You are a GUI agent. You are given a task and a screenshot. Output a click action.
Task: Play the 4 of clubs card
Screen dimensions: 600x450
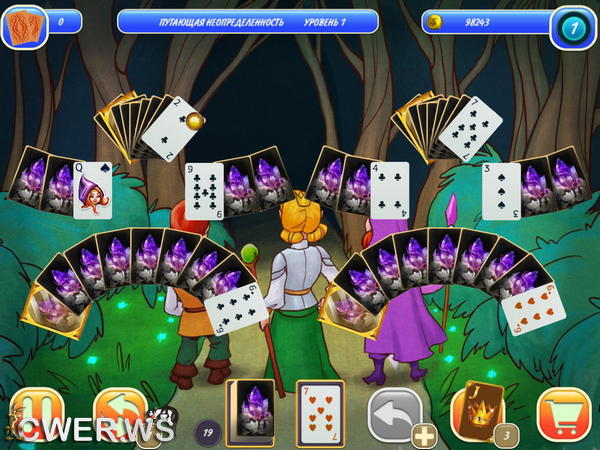[390, 189]
